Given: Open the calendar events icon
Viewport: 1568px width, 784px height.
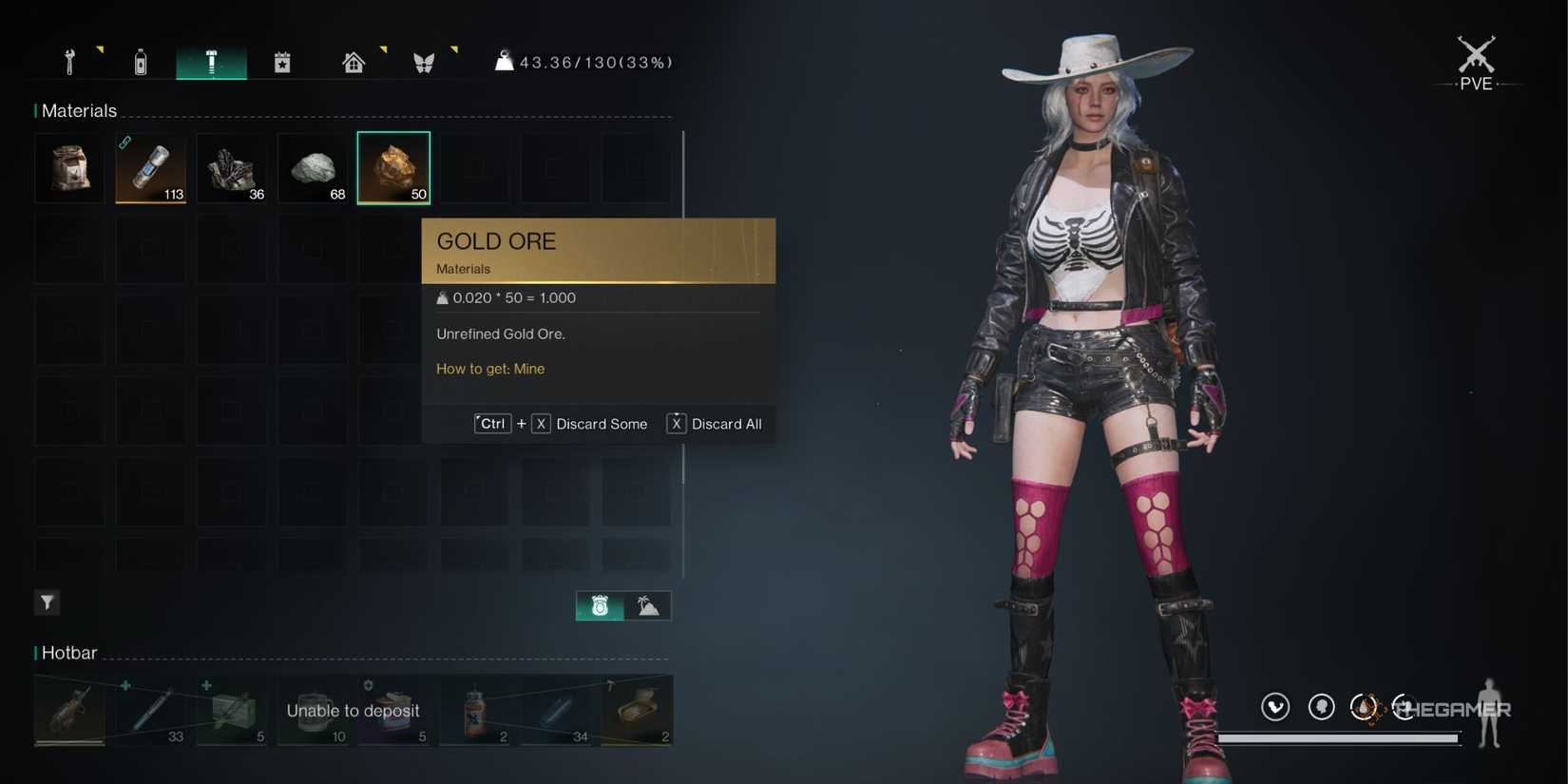Looking at the screenshot, I should click(282, 61).
